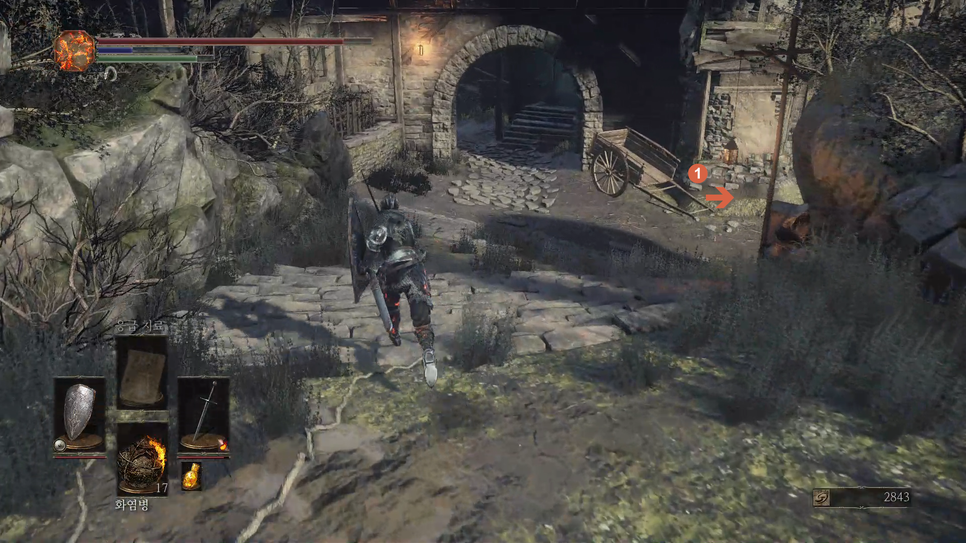The width and height of the screenshot is (966, 543).
Task: Choose the longsword in the right-hand slot
Action: [x=204, y=415]
